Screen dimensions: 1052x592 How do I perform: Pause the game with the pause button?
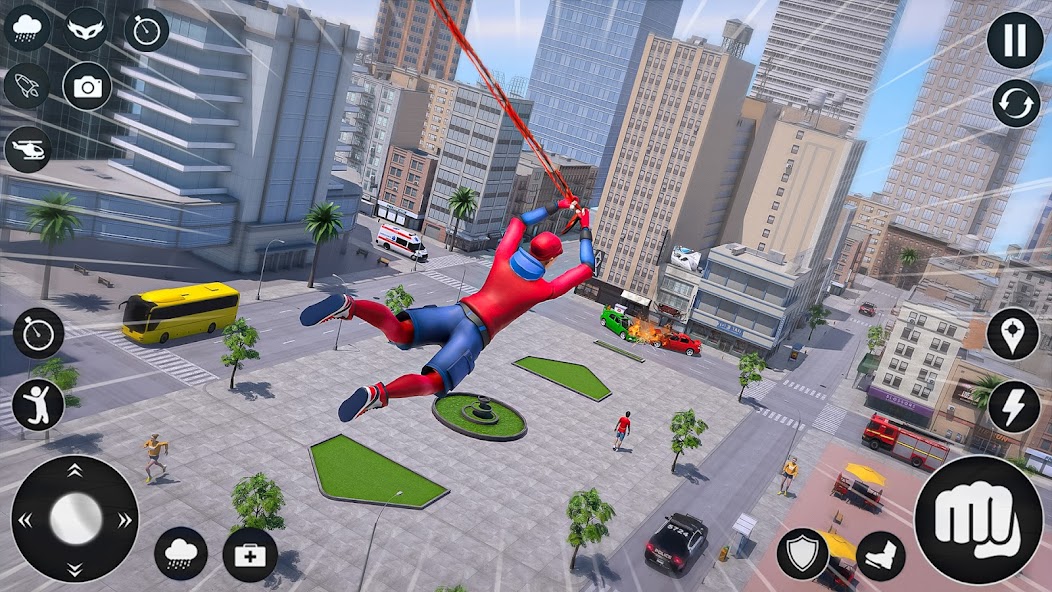(1015, 41)
